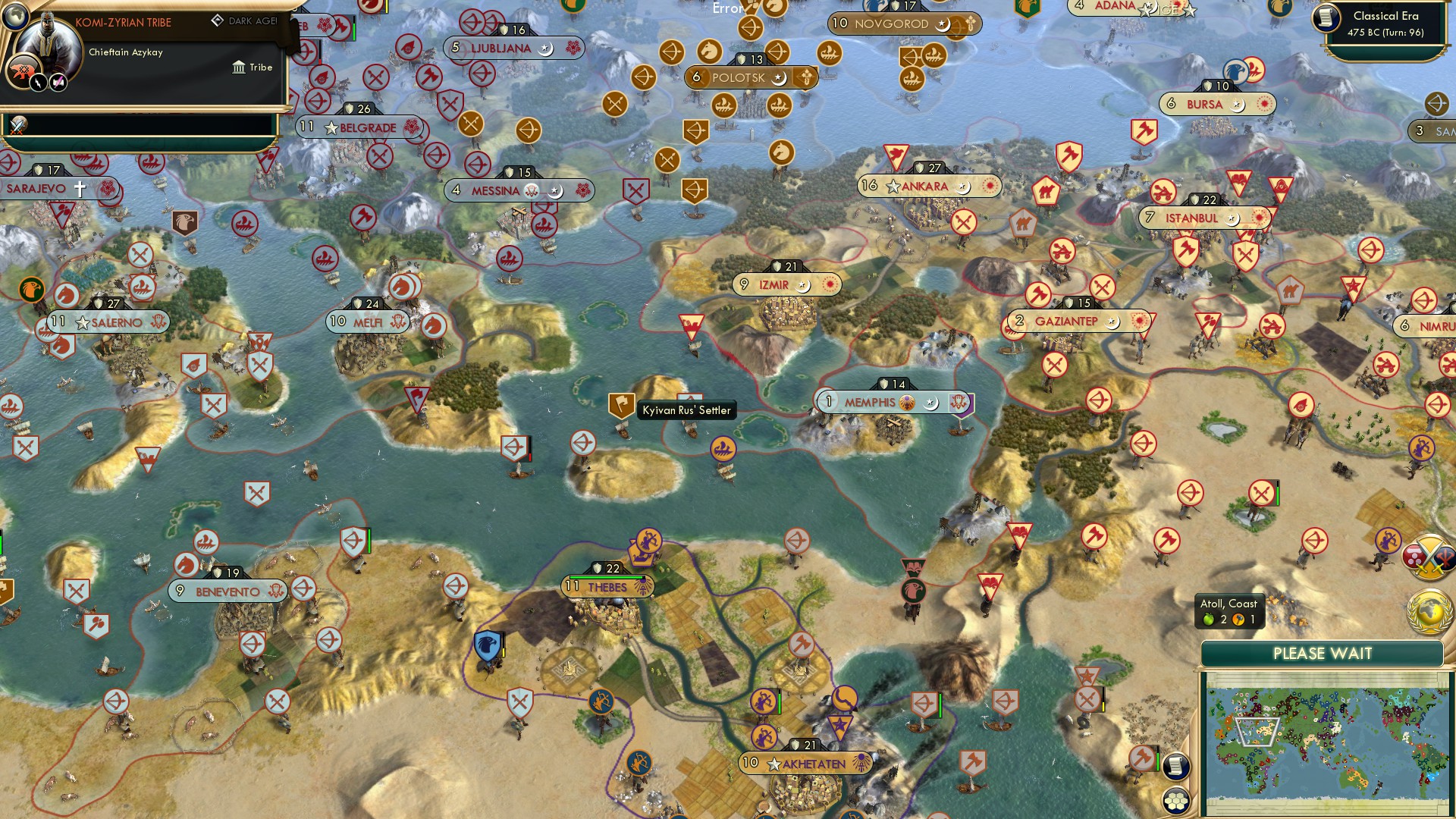Select the red bear Komi-Zyrian civilization emblem

[x=22, y=71]
